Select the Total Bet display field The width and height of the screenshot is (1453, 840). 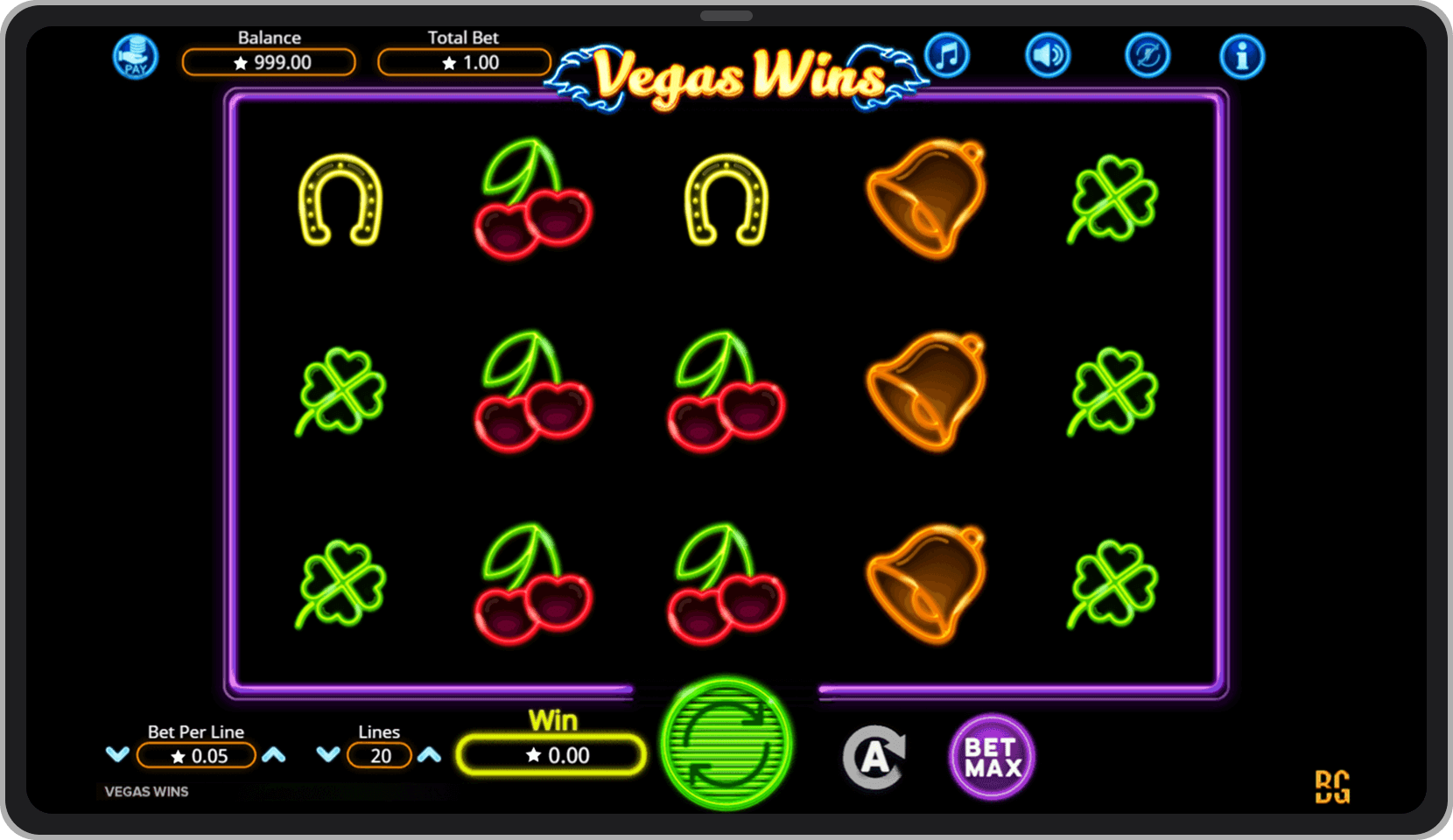[x=464, y=62]
